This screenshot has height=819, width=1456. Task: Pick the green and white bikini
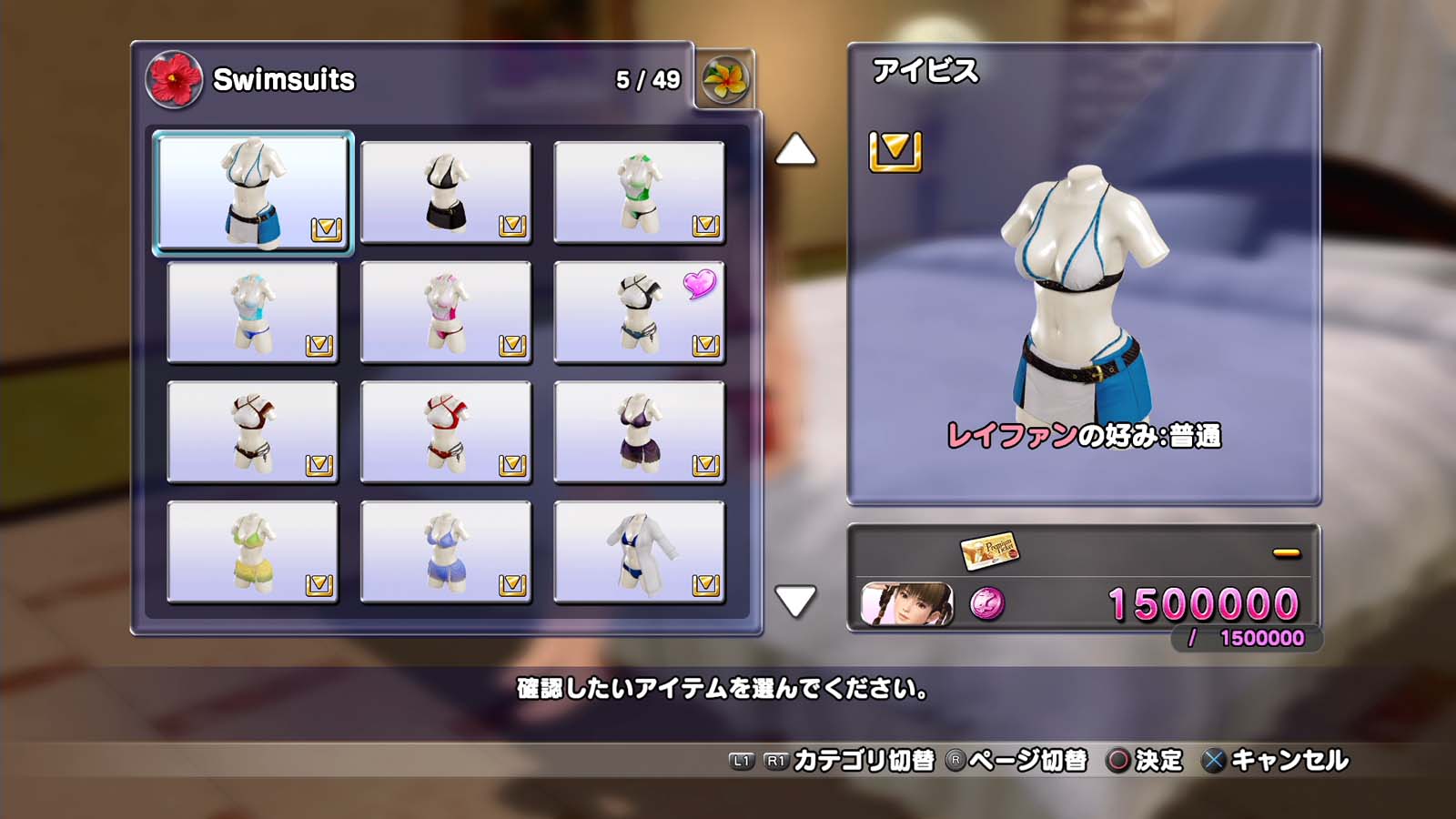(639, 192)
